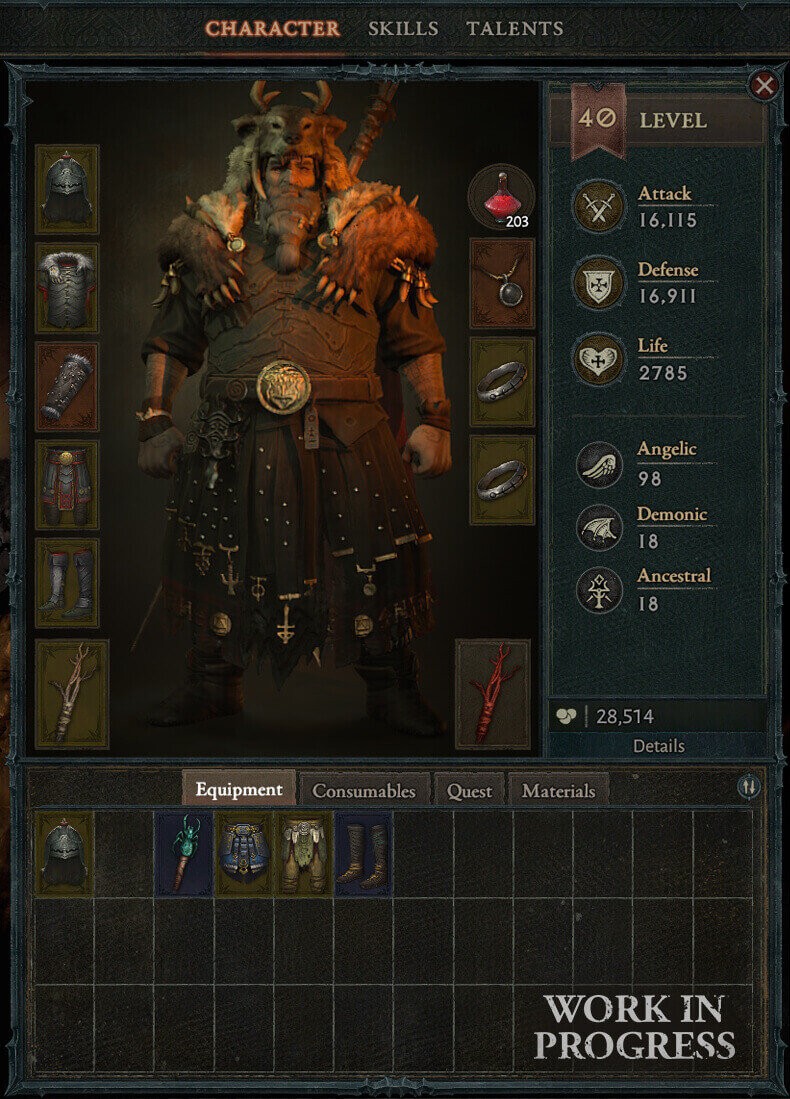Select the green beetle totem in inventory

(184, 853)
